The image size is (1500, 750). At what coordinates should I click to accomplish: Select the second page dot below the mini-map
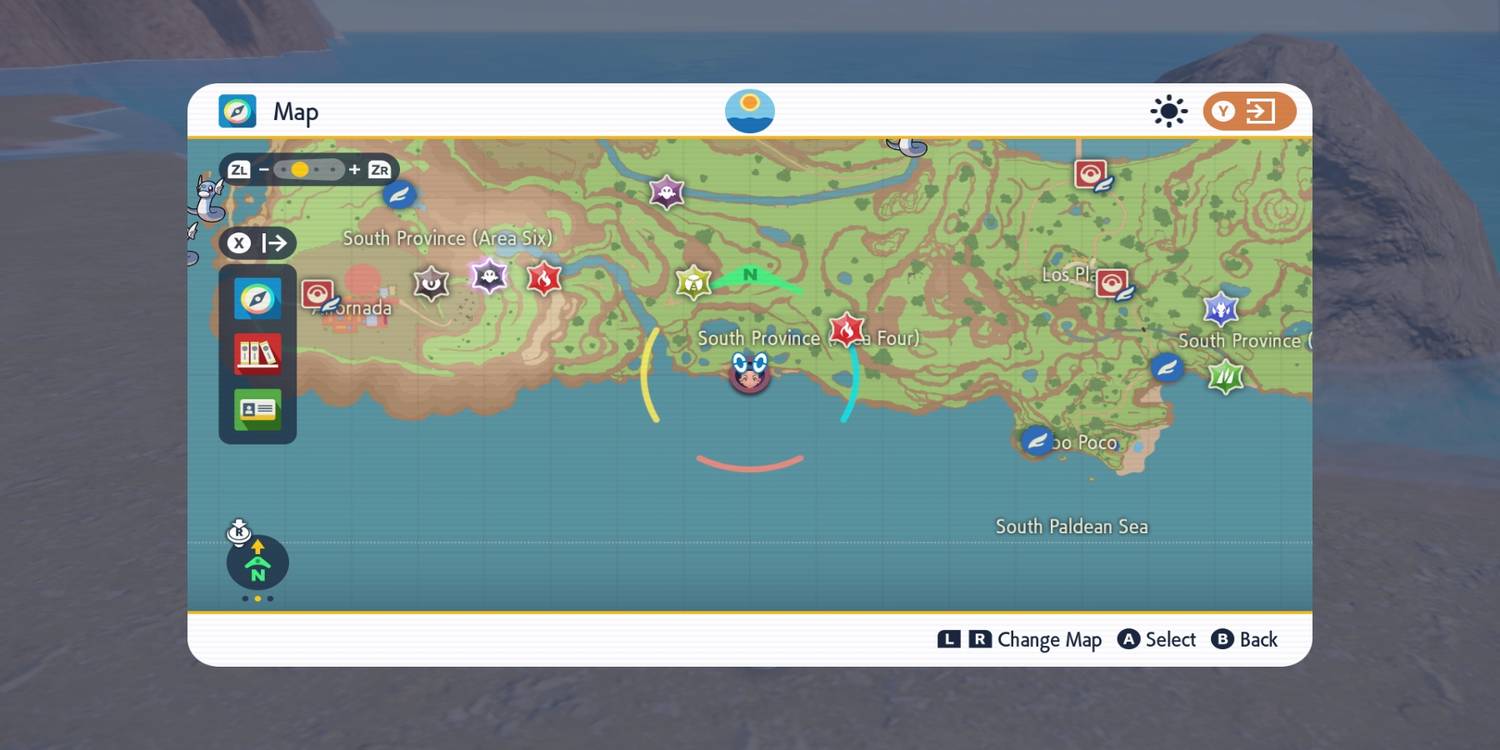[x=257, y=597]
